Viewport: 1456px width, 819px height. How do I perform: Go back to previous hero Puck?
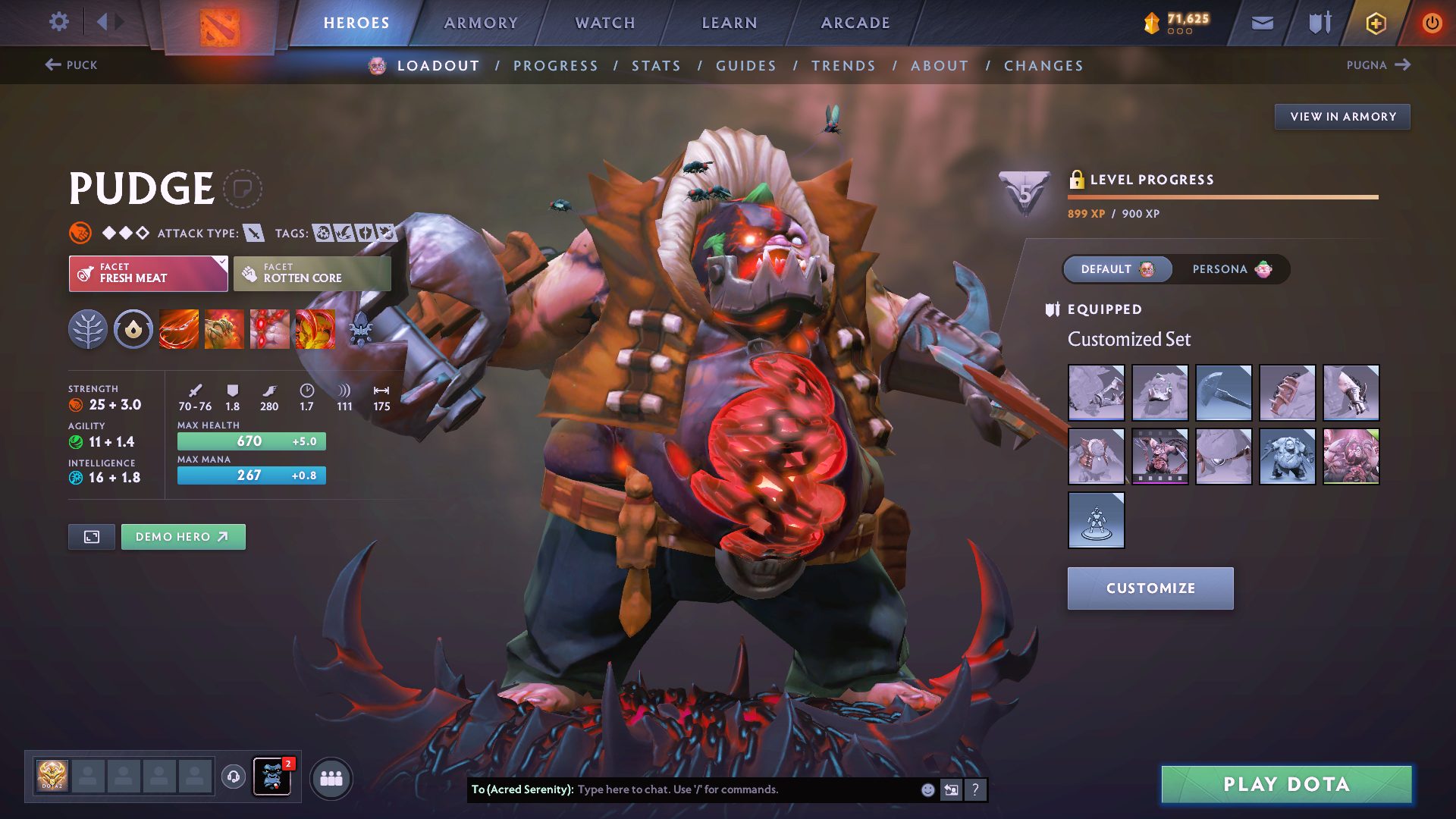pyautogui.click(x=71, y=65)
